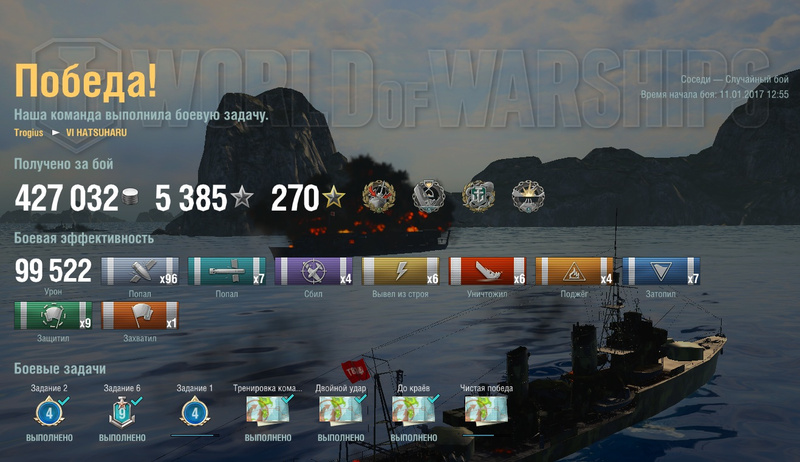Select the Поджёг fire ribbon
800x462 pixels.
(574, 272)
